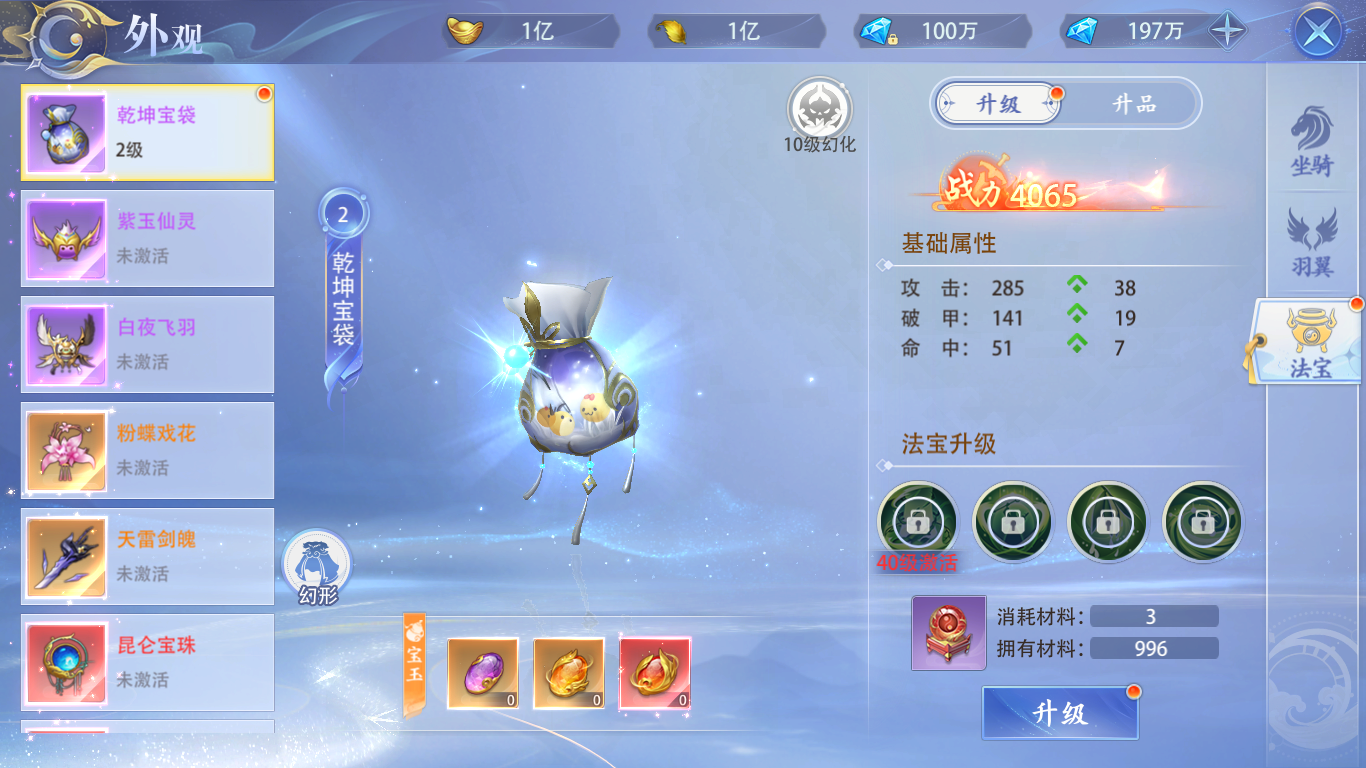Select the 天雷剑魄 sword item

tap(146, 556)
